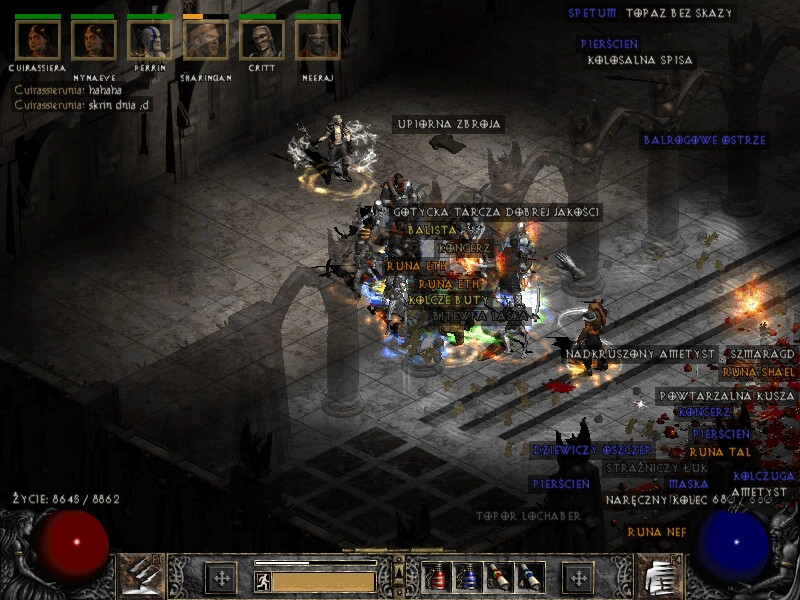Click Critt's party portrait
The height and width of the screenshot is (600, 800).
click(262, 40)
